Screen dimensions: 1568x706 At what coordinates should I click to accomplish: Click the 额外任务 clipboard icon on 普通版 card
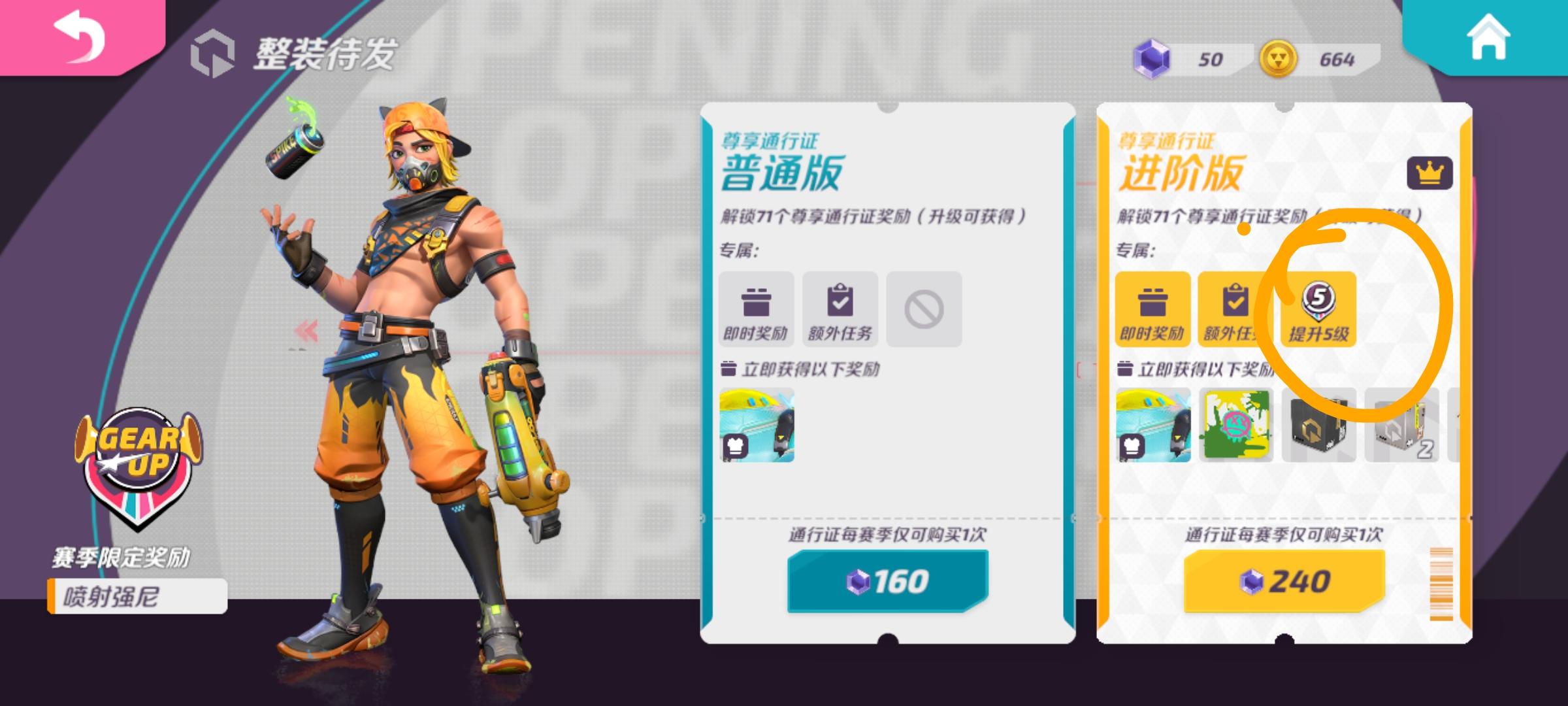click(840, 309)
